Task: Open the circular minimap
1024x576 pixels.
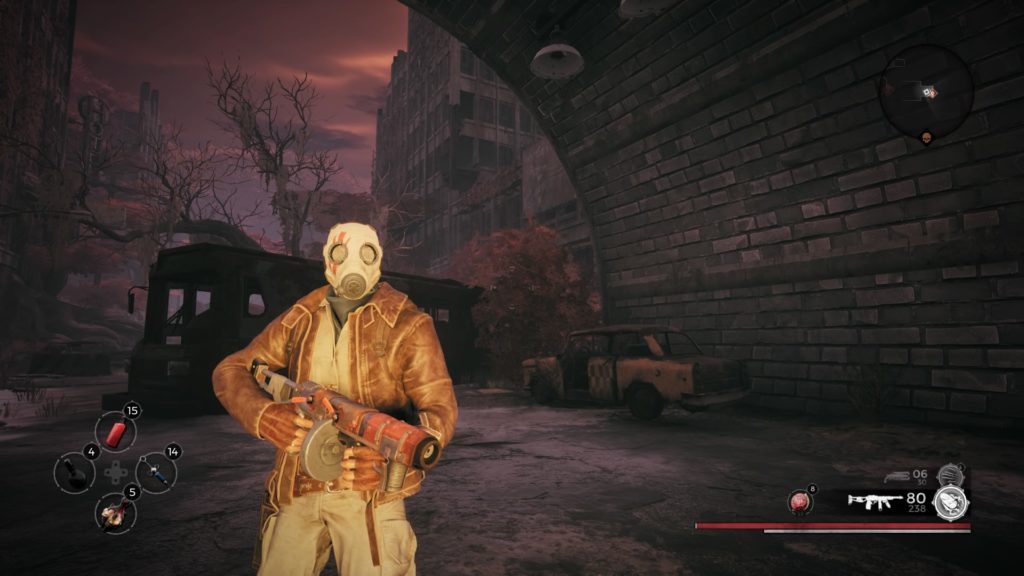Action: click(926, 91)
